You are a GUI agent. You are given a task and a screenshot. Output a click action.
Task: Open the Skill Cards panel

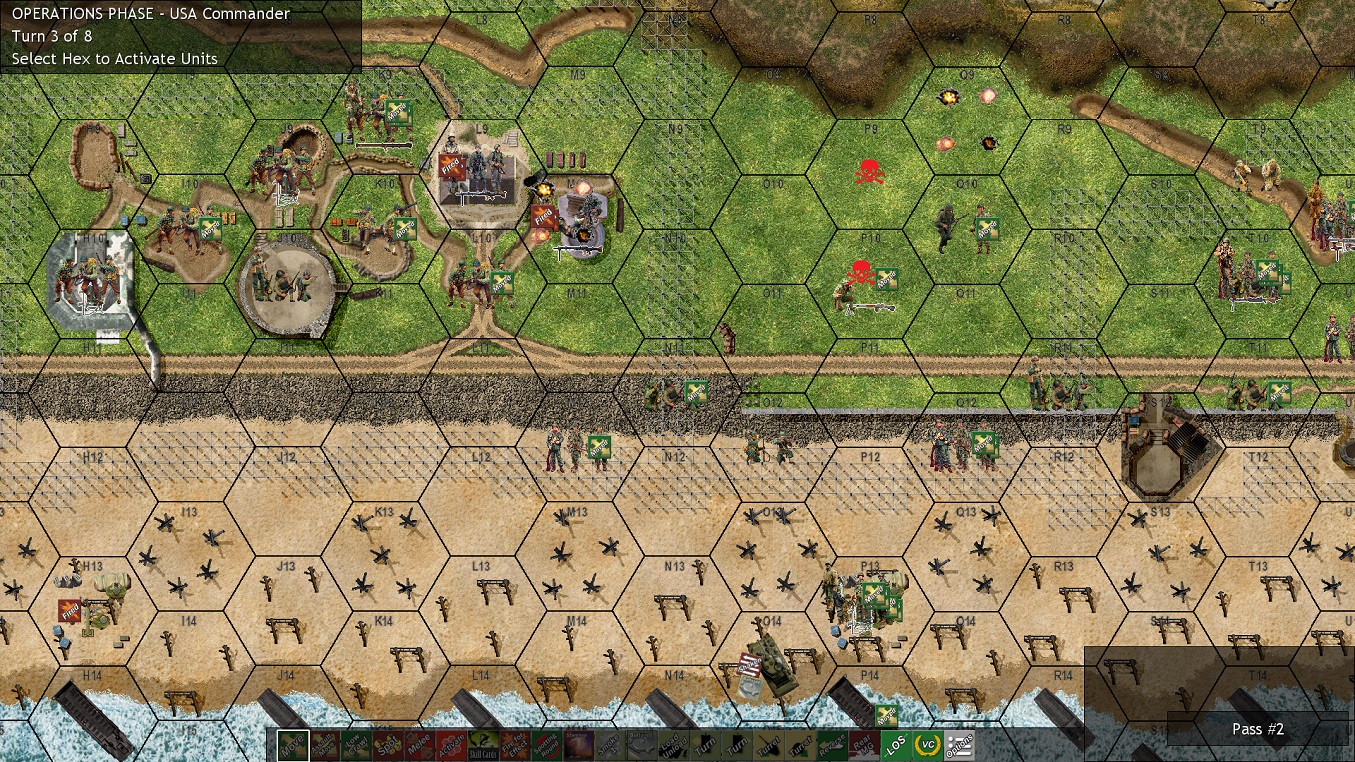[x=484, y=746]
